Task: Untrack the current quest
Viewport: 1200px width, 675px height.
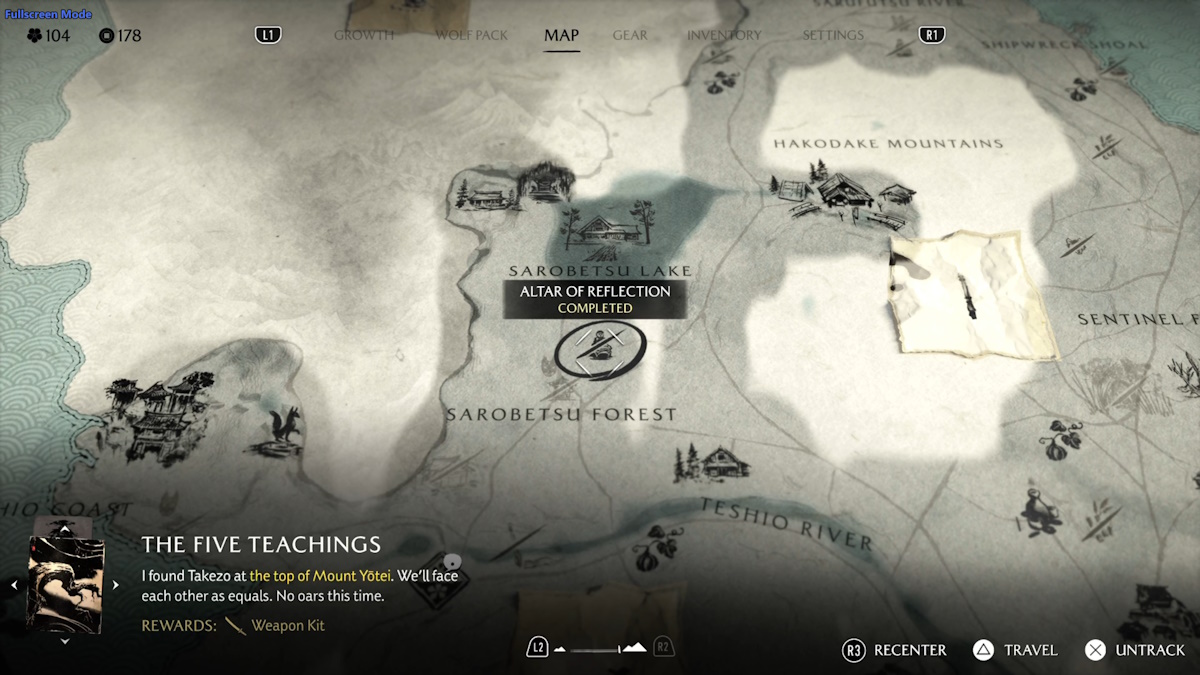Action: coord(1135,650)
